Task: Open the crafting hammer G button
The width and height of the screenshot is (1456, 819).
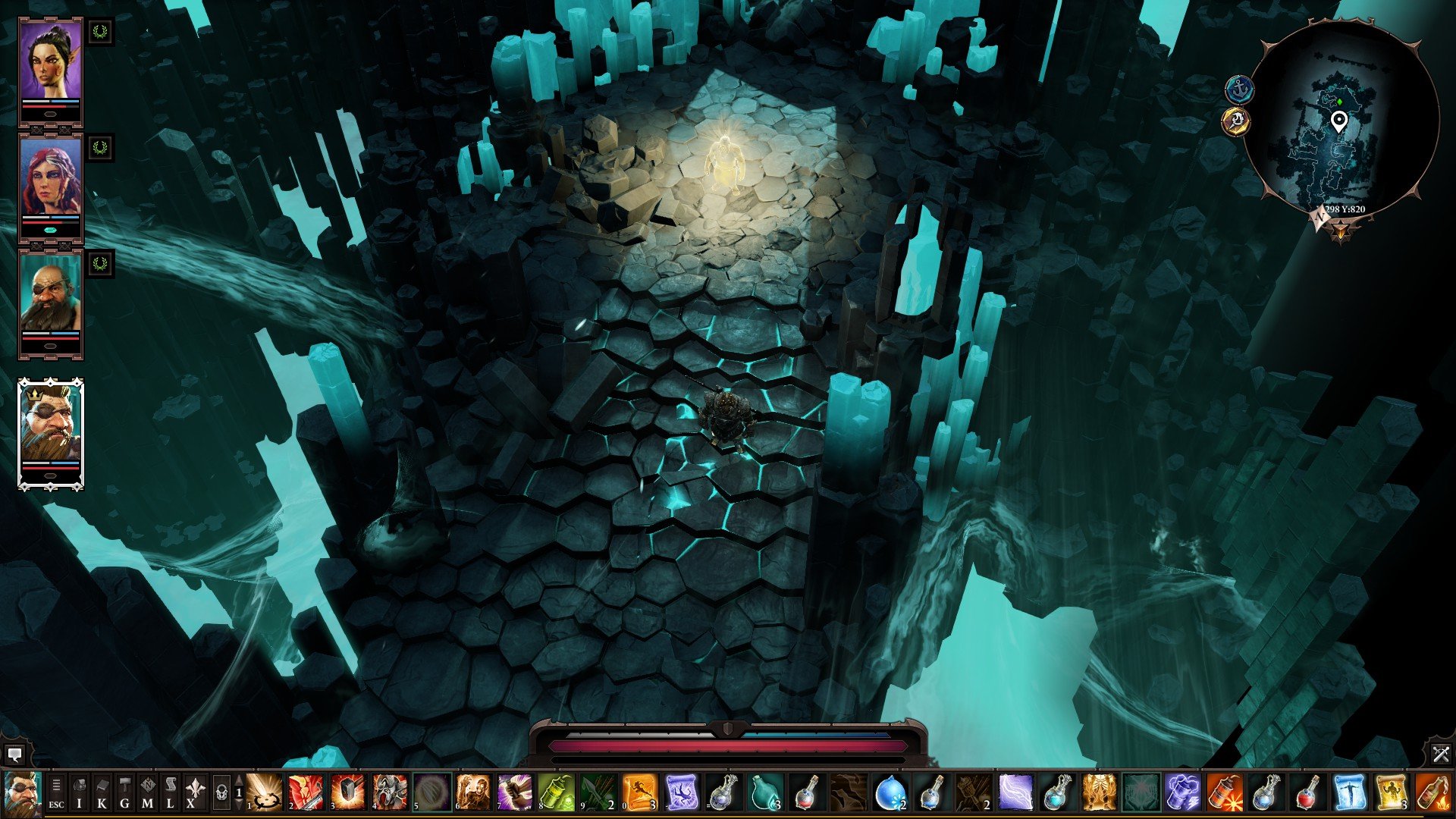Action: click(125, 792)
